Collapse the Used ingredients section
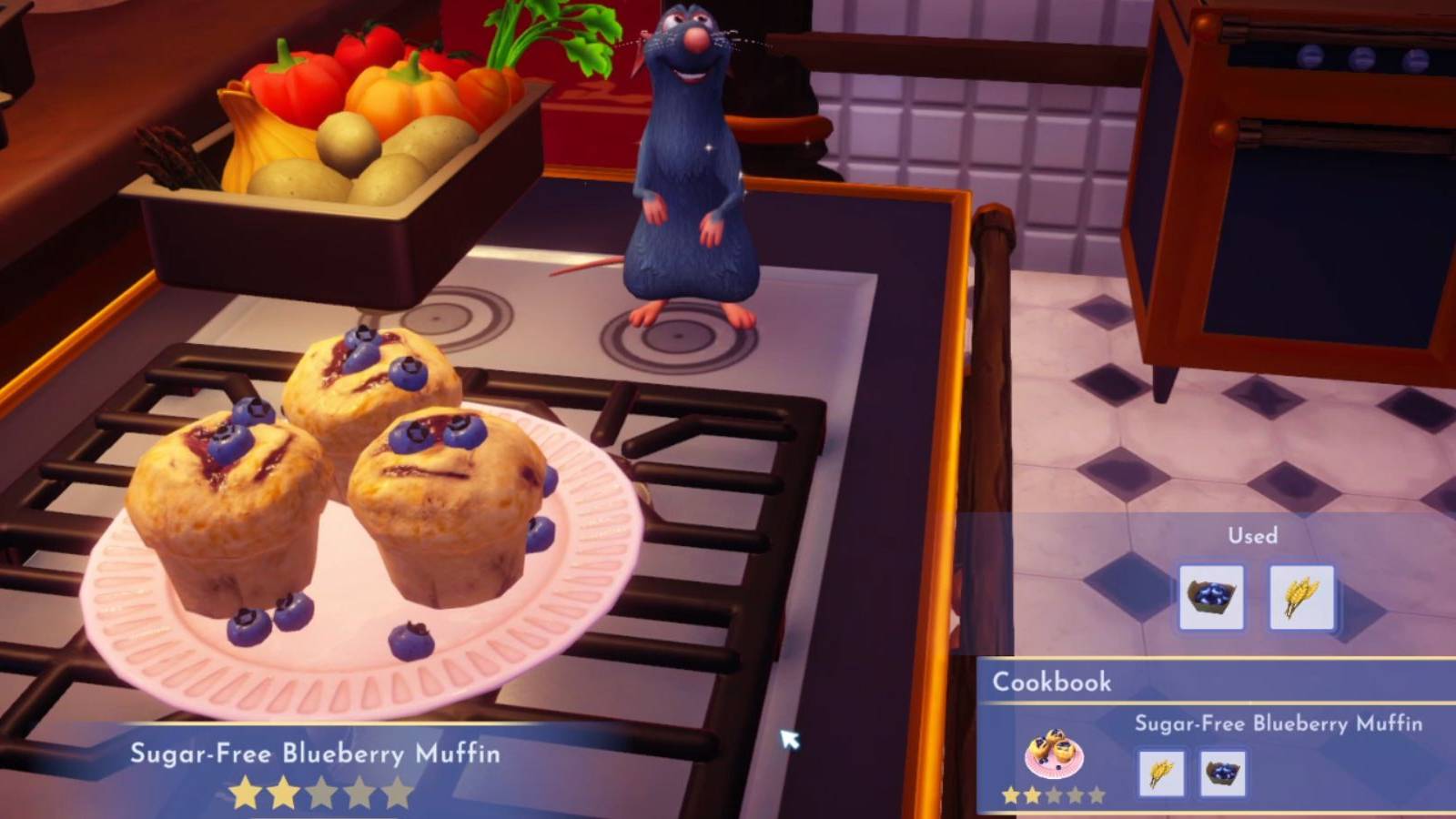Image resolution: width=1456 pixels, height=819 pixels. pyautogui.click(x=1254, y=536)
